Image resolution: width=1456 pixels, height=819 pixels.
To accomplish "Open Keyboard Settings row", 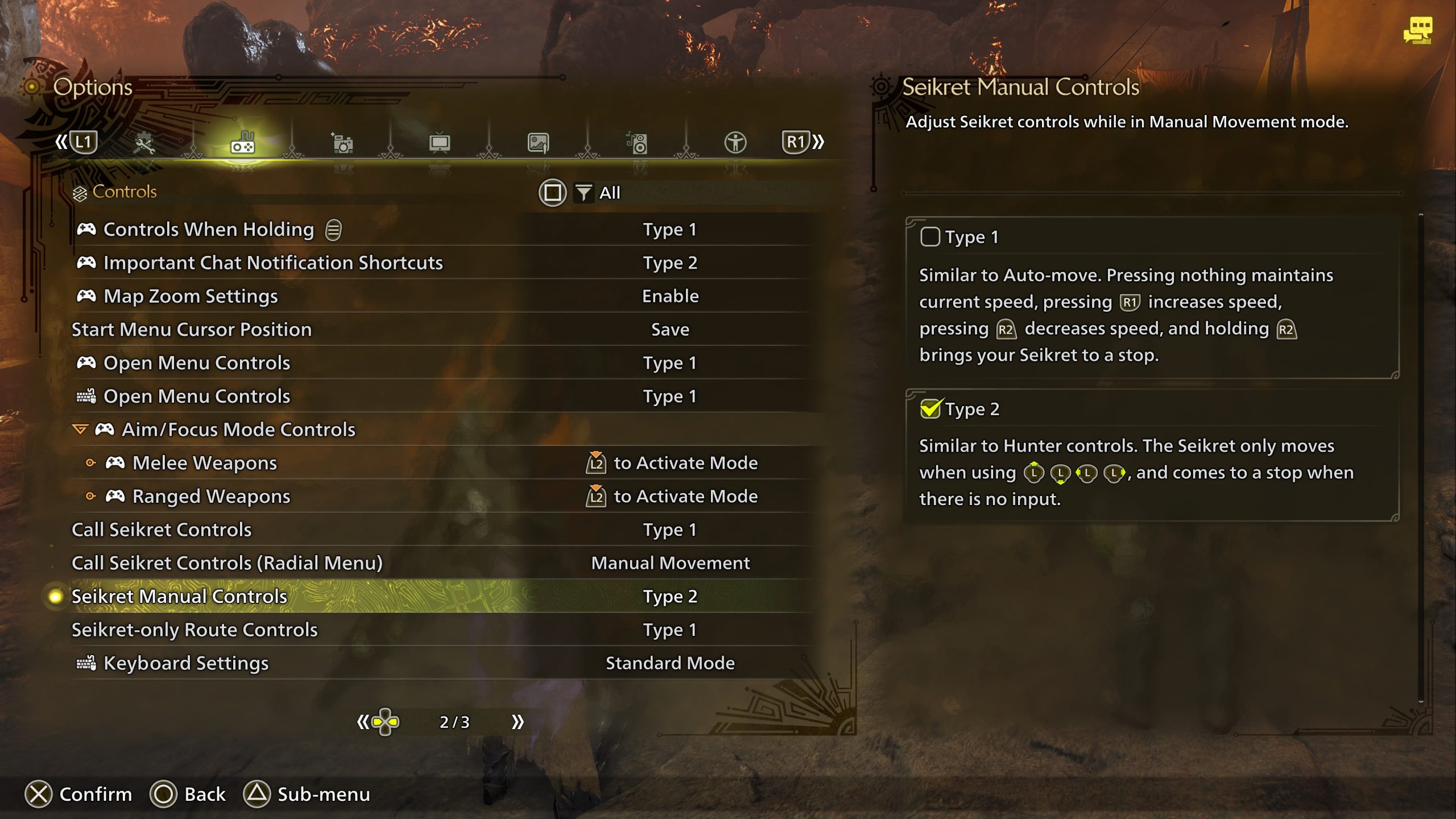I will 185,663.
